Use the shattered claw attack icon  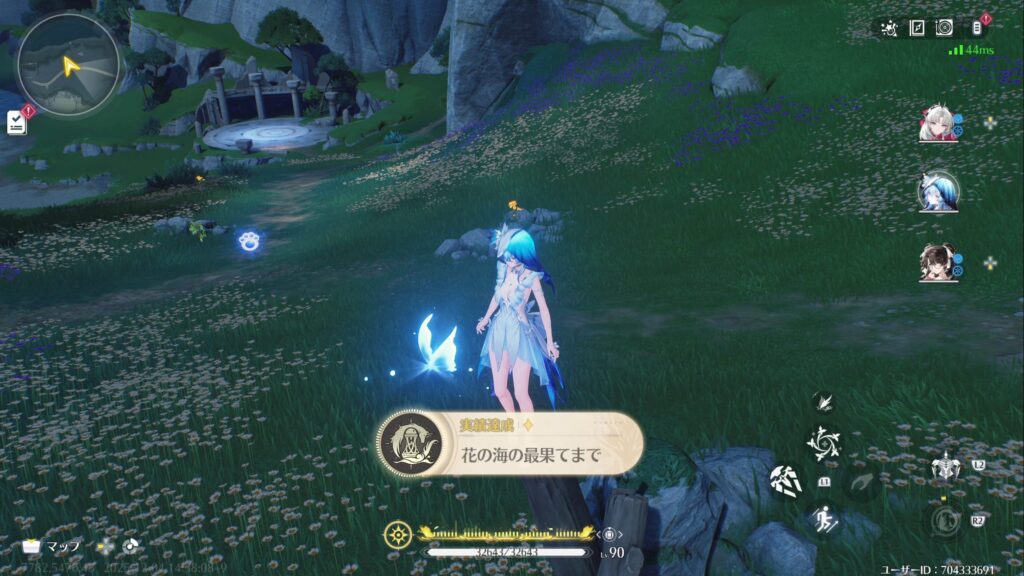[785, 481]
